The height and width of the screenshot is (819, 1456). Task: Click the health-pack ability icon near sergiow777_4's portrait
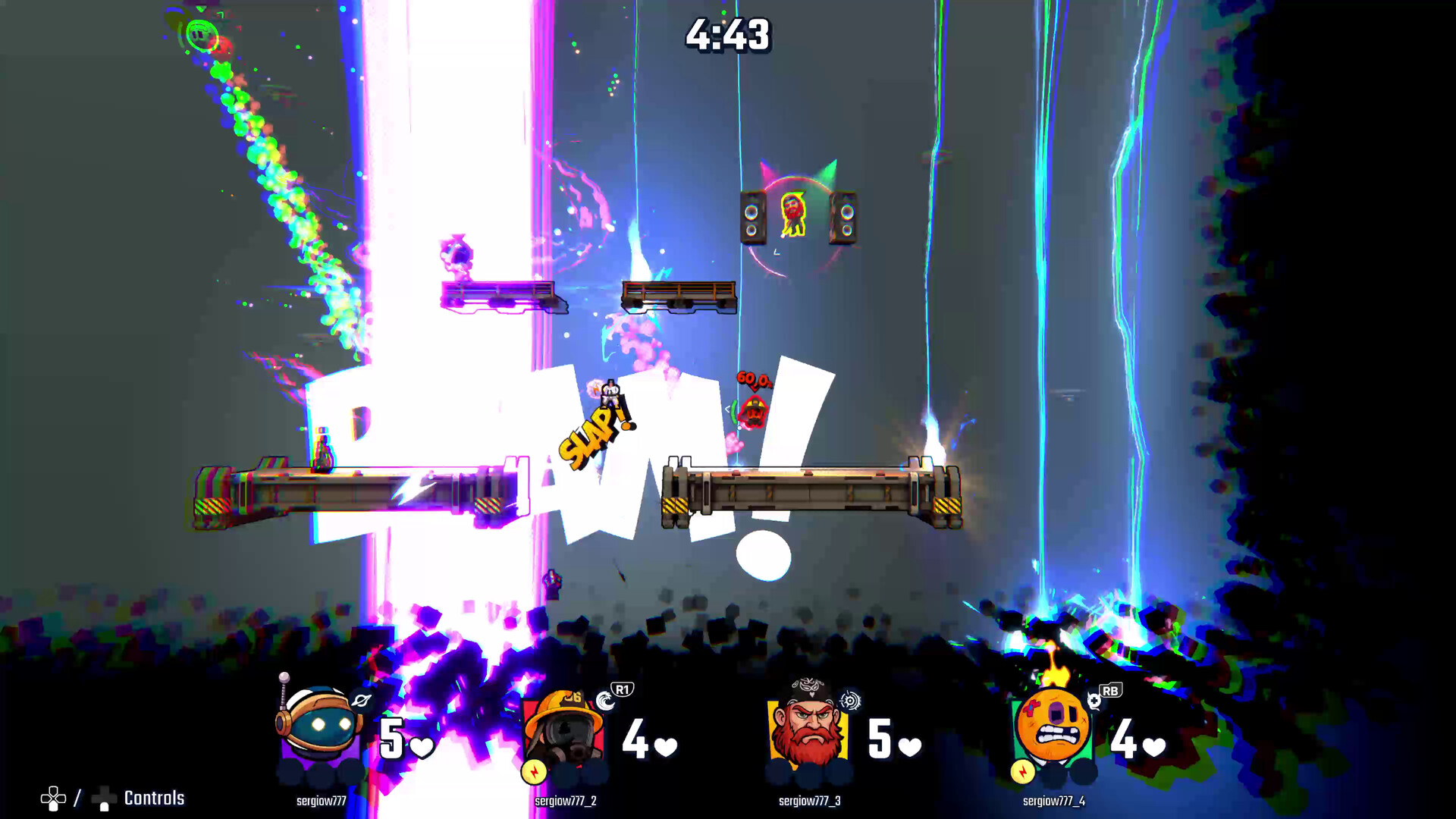1094,701
